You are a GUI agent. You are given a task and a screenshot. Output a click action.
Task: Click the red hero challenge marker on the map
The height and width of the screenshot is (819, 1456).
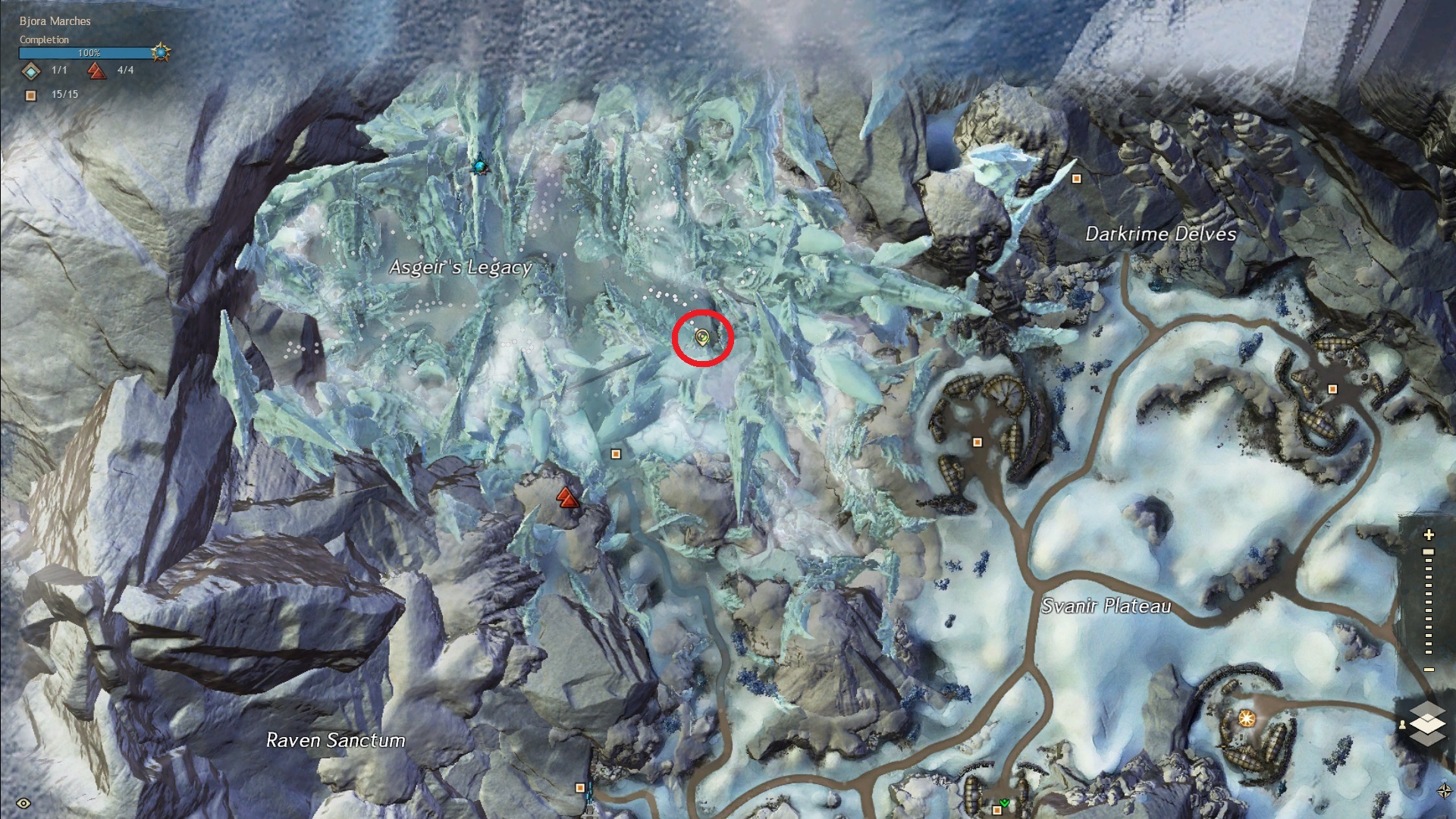click(567, 497)
